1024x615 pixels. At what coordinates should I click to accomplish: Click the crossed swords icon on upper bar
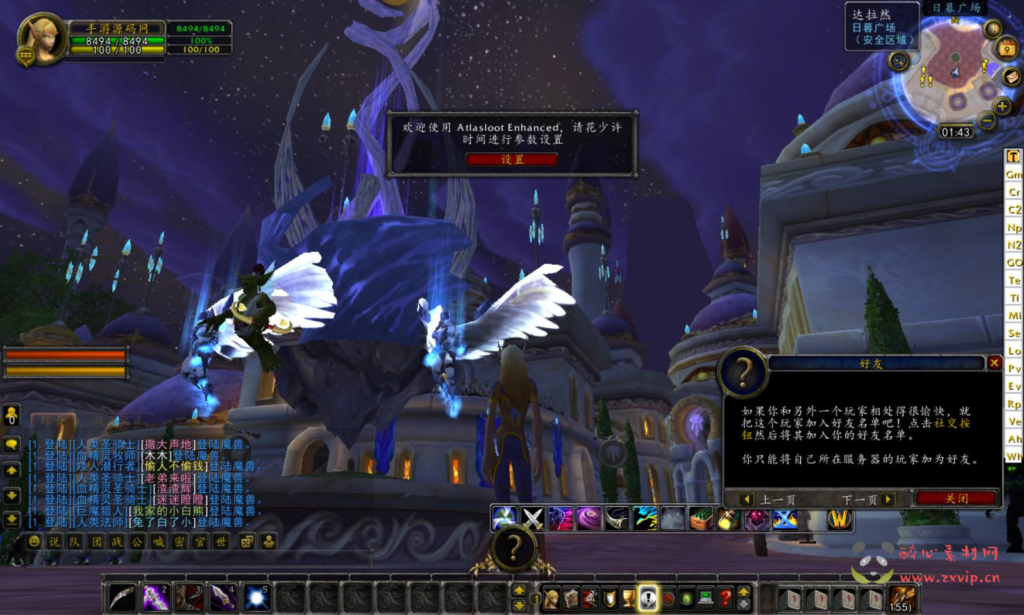click(x=533, y=518)
